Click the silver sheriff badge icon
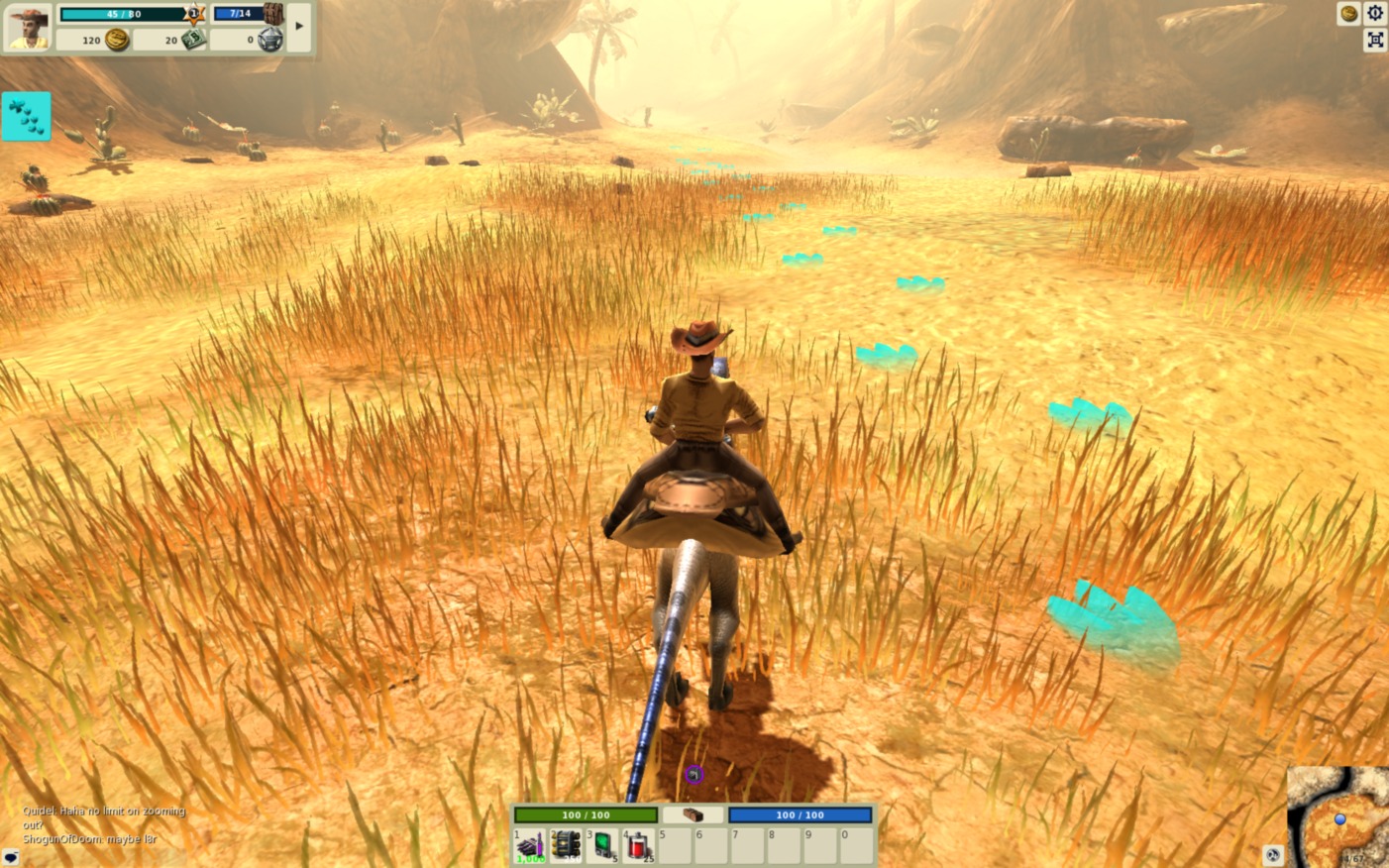Screen dimensions: 1389x868 coord(270,40)
